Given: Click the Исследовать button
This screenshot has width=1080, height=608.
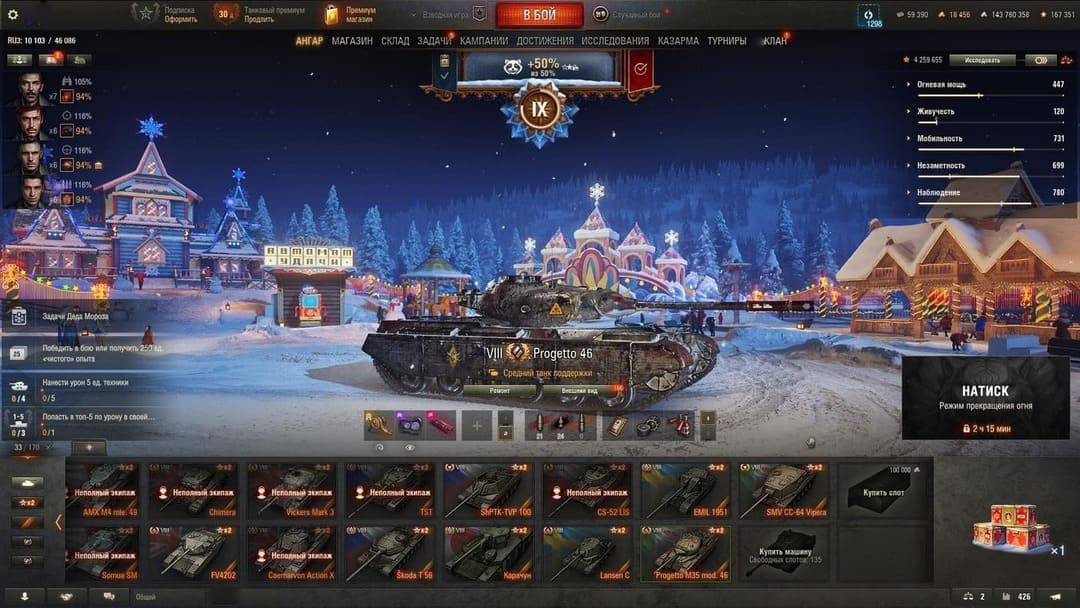Looking at the screenshot, I should (x=982, y=60).
